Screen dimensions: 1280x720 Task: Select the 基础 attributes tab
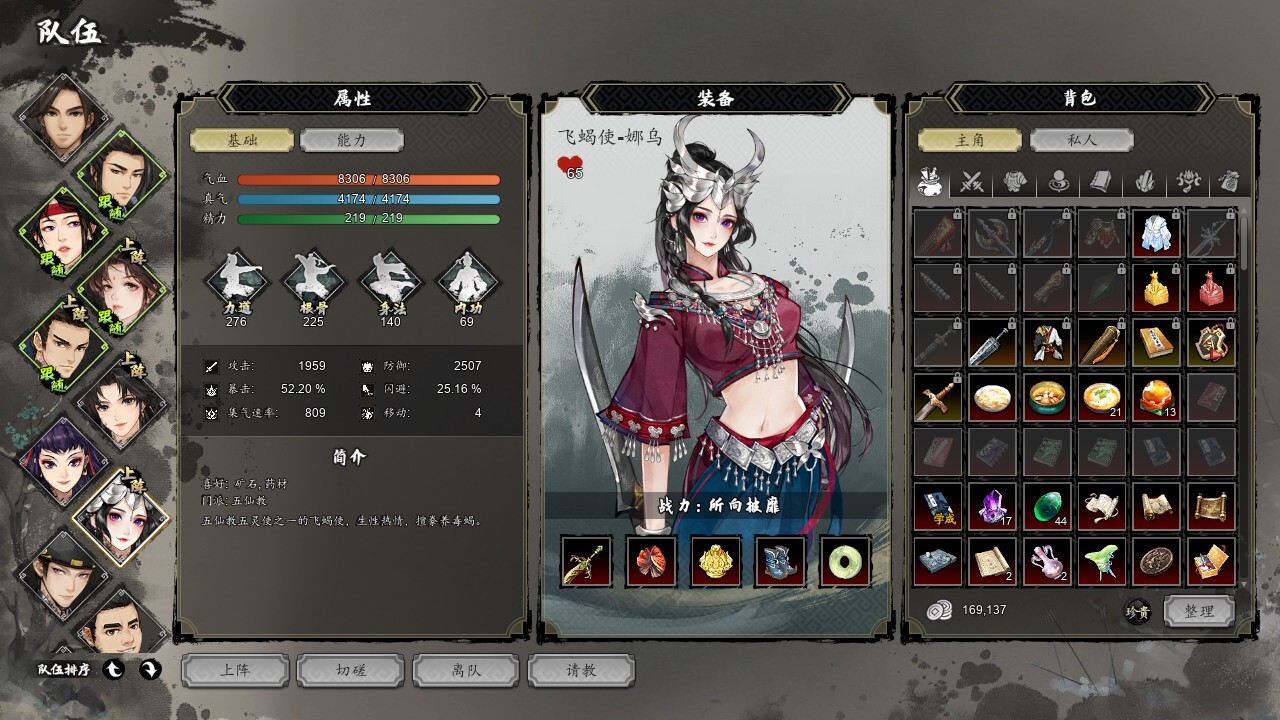[242, 140]
